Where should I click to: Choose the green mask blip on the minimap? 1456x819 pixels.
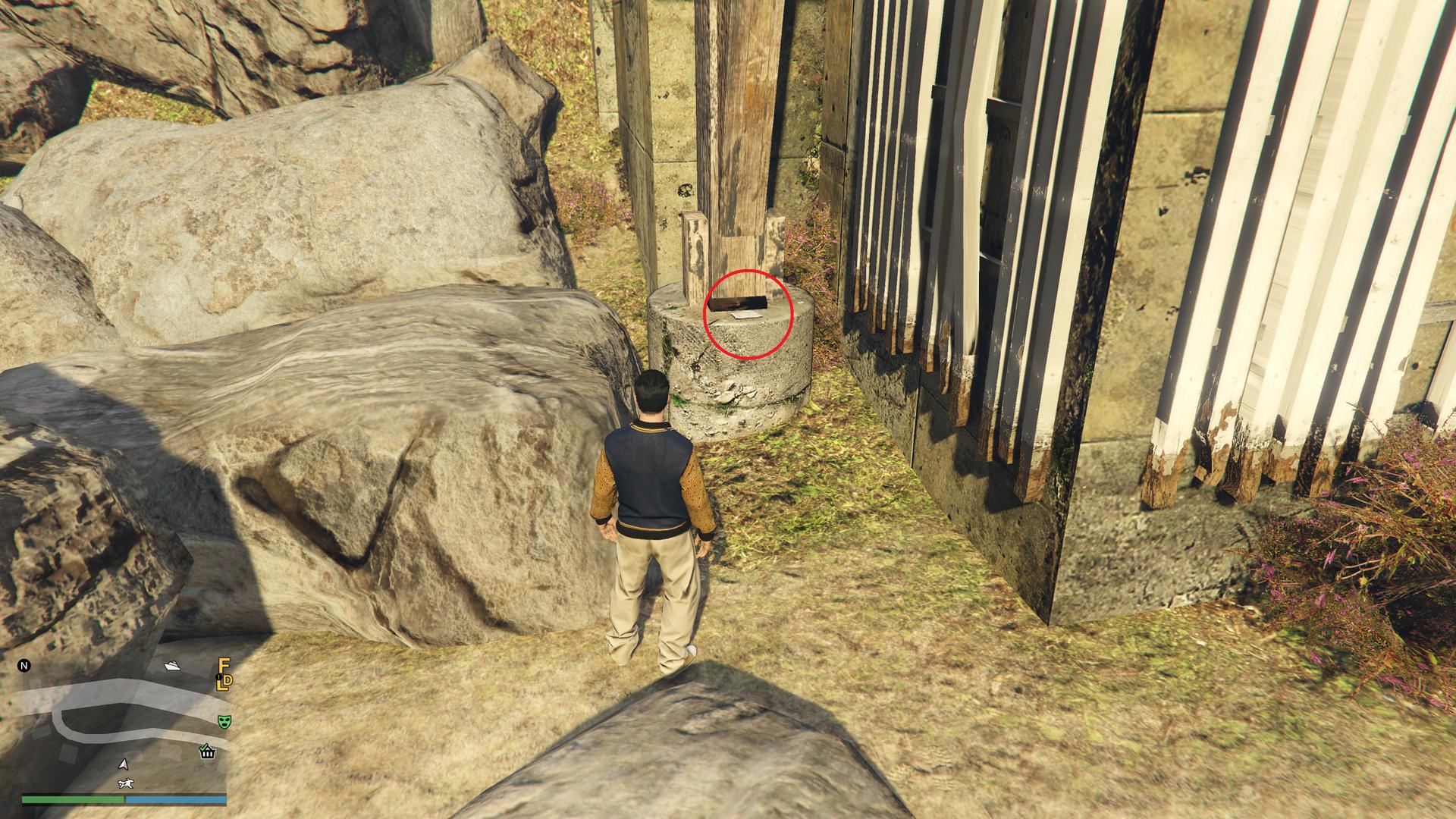(x=224, y=721)
